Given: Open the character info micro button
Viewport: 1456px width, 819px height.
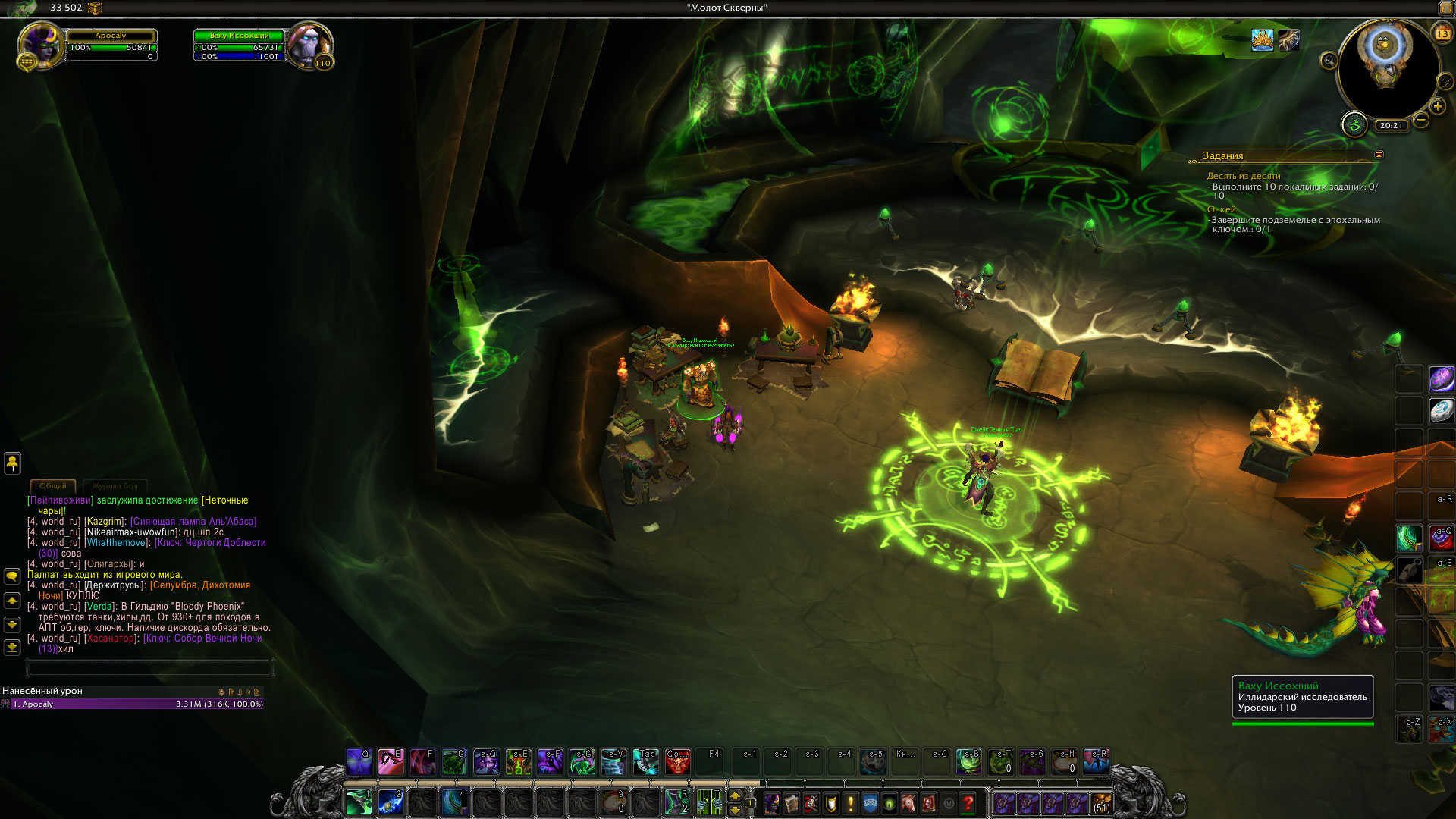Looking at the screenshot, I should tap(772, 802).
